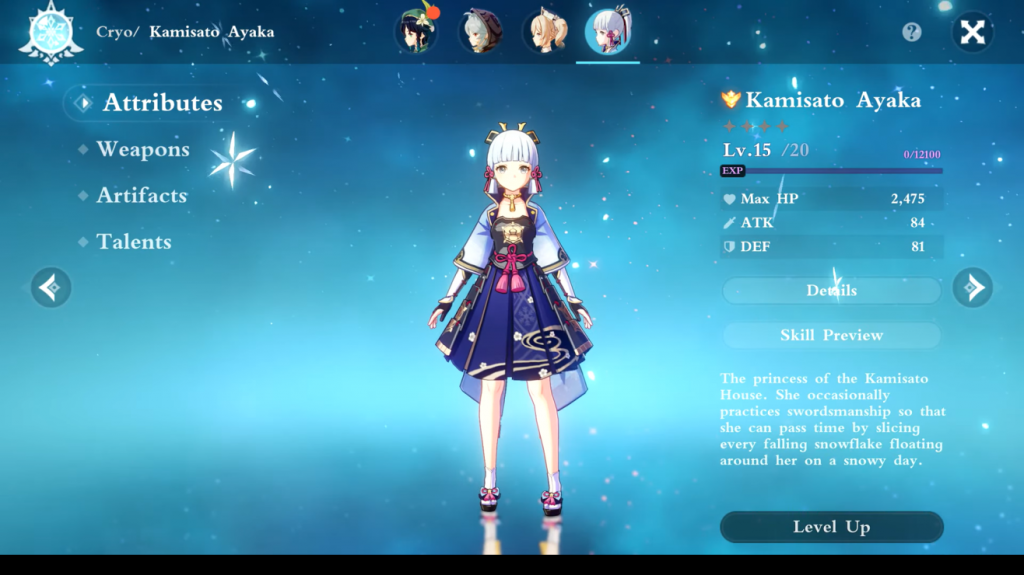Screen dimensions: 1024x575
Task: Select the highlighted Kamisato Ayaka portrait
Action: click(x=607, y=31)
